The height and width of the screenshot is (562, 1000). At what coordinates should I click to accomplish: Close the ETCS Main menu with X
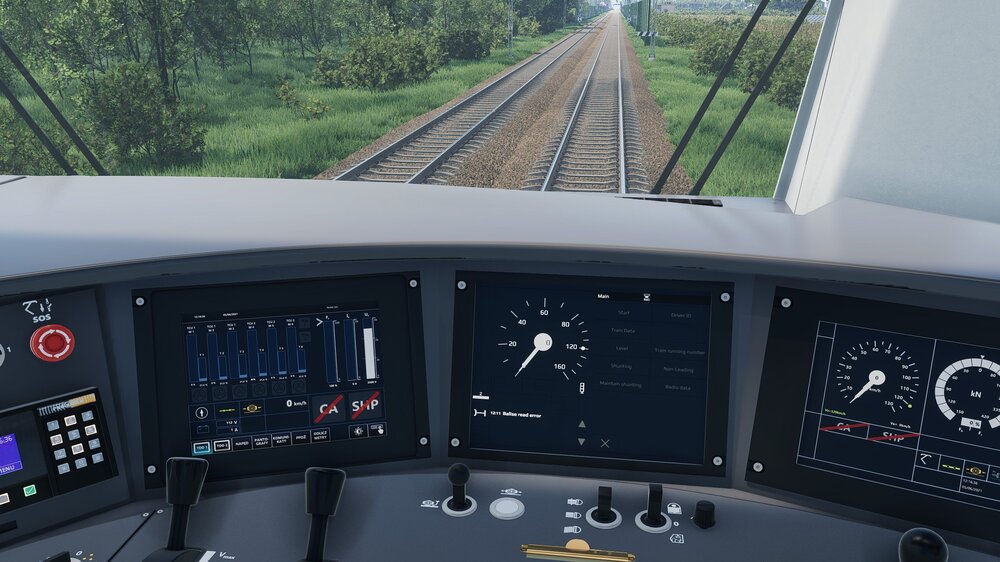605,442
